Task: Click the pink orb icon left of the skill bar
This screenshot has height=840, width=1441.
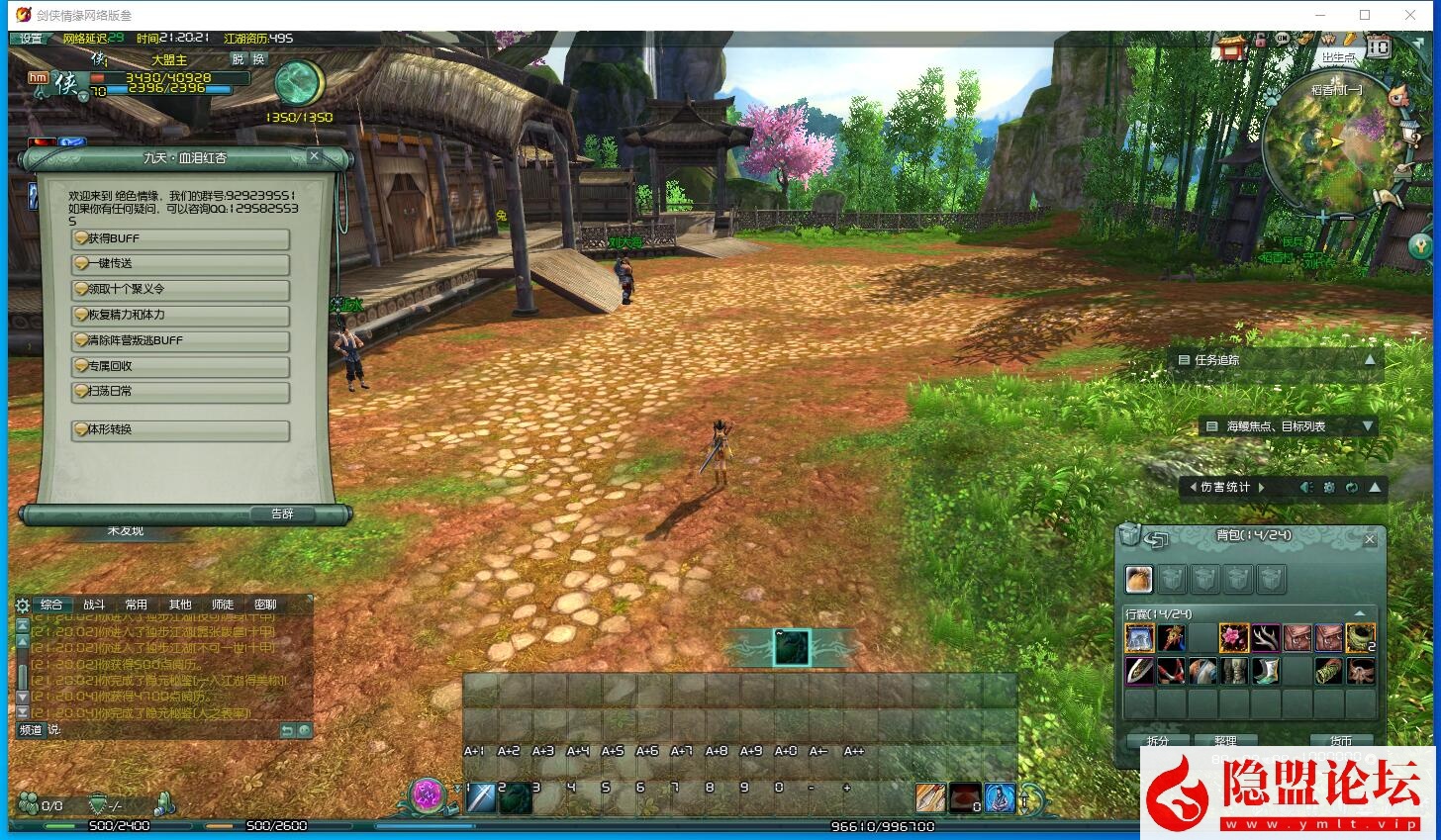Action: 429,796
